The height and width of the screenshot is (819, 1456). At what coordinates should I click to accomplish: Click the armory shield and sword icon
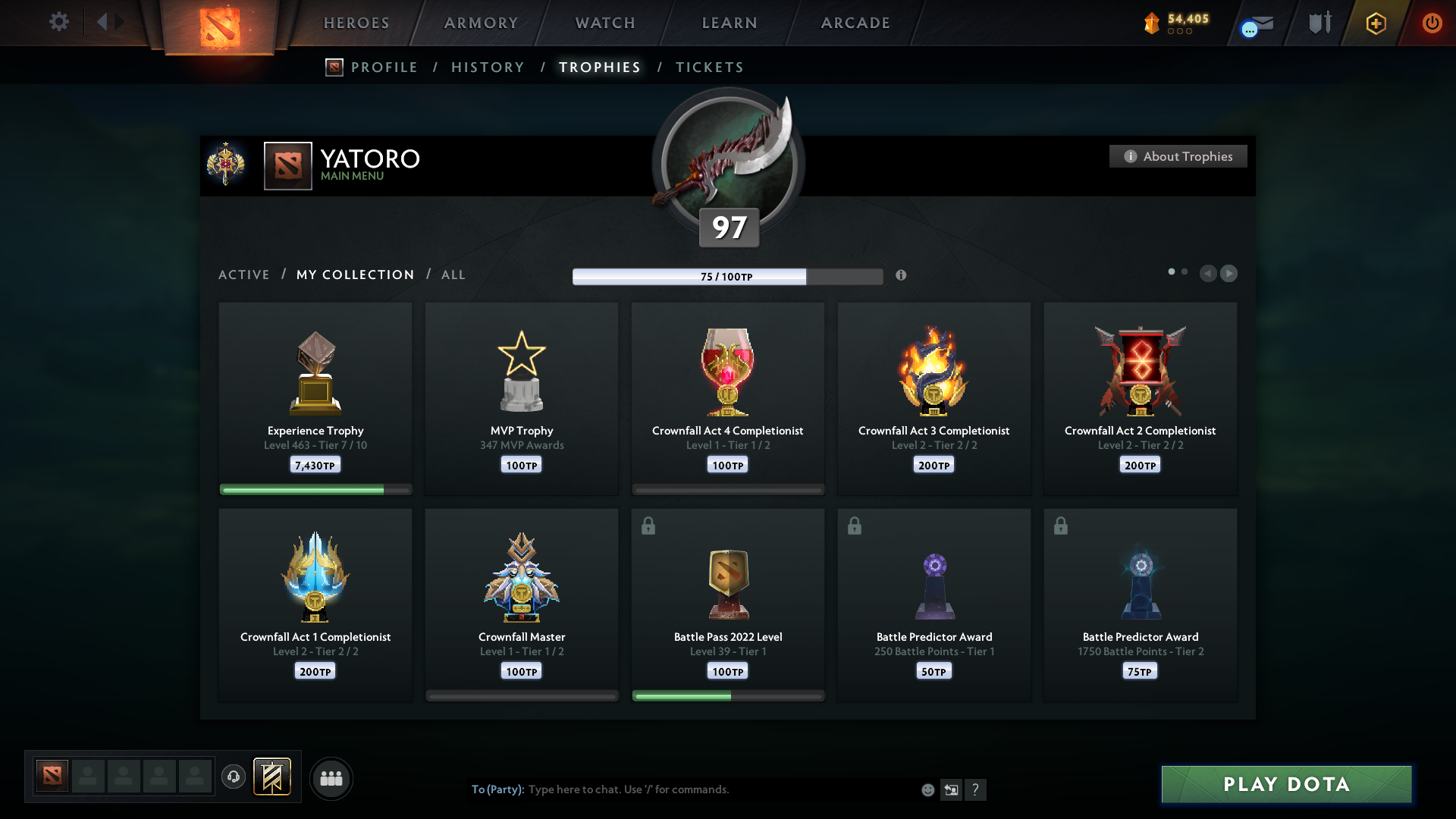1318,23
